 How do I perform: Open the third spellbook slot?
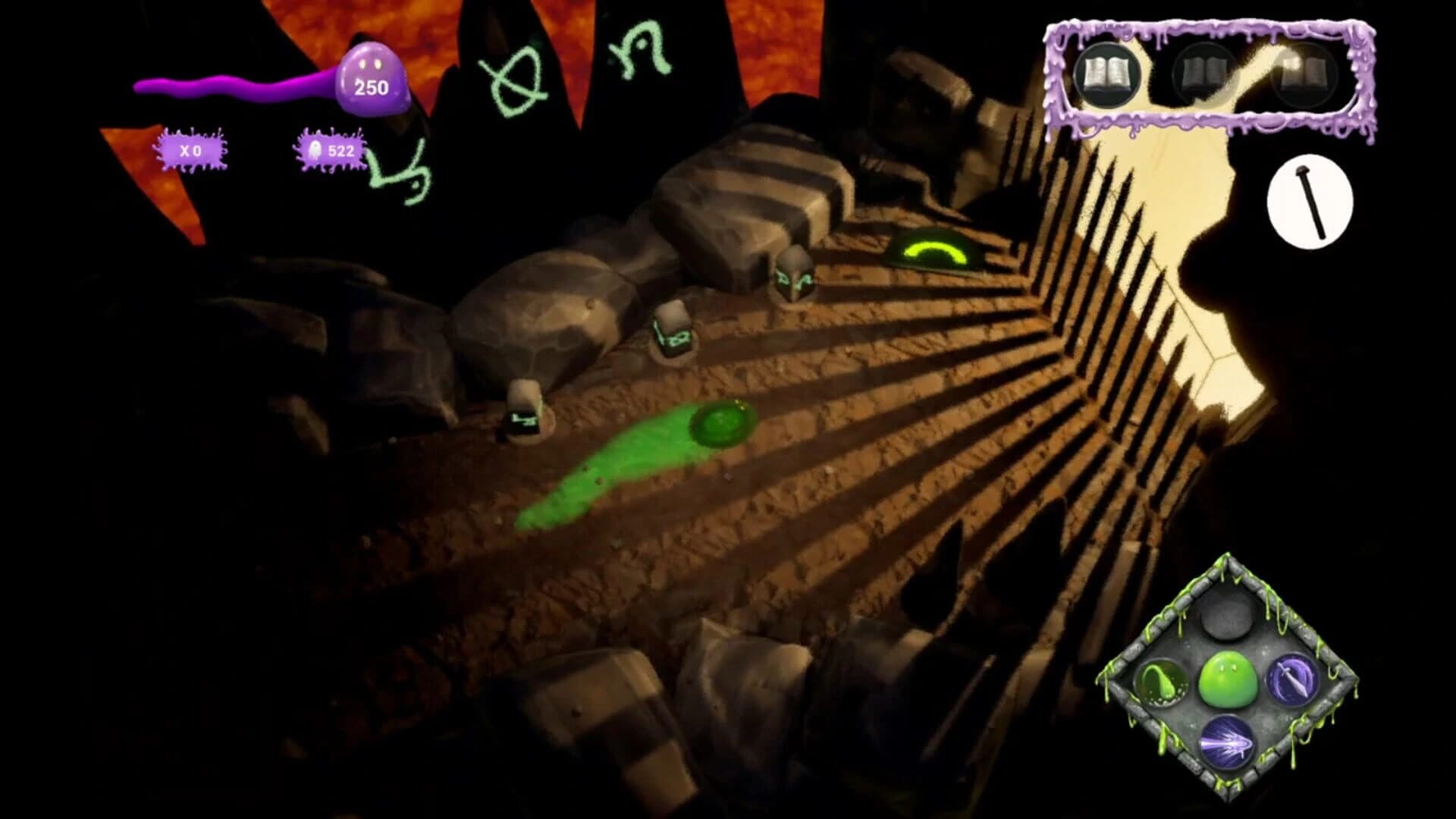pyautogui.click(x=1301, y=74)
